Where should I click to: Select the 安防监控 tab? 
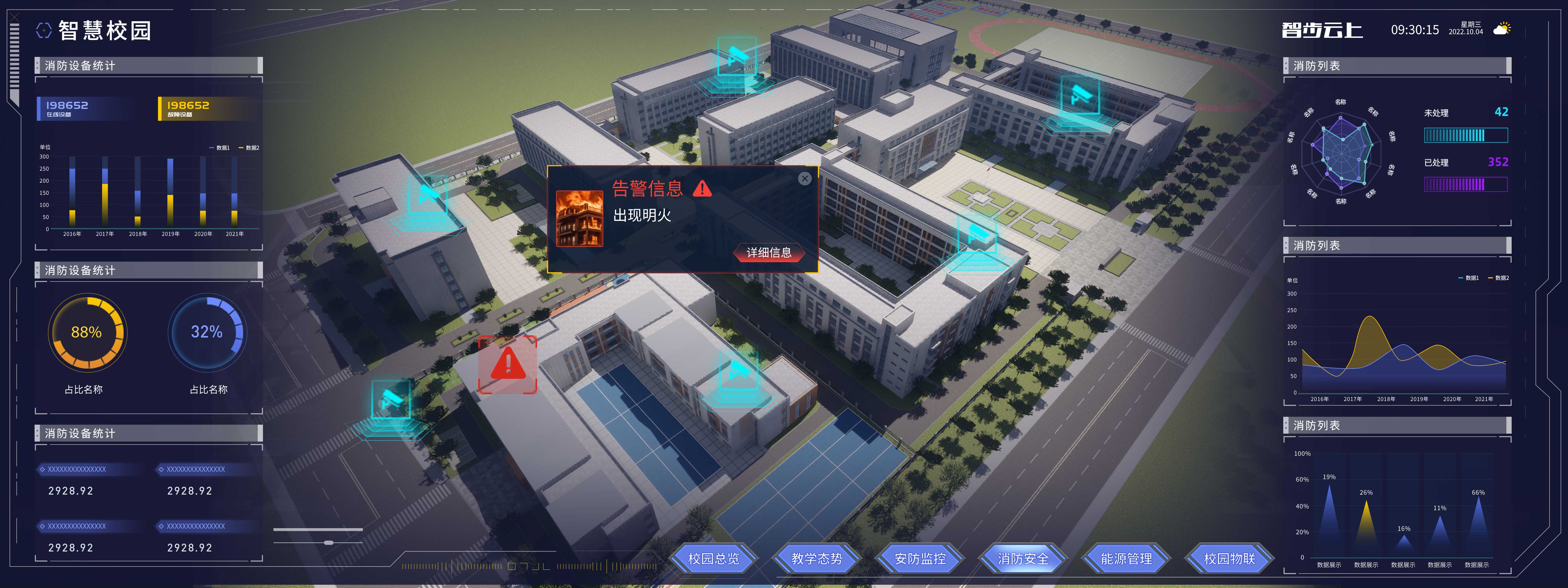coord(920,558)
